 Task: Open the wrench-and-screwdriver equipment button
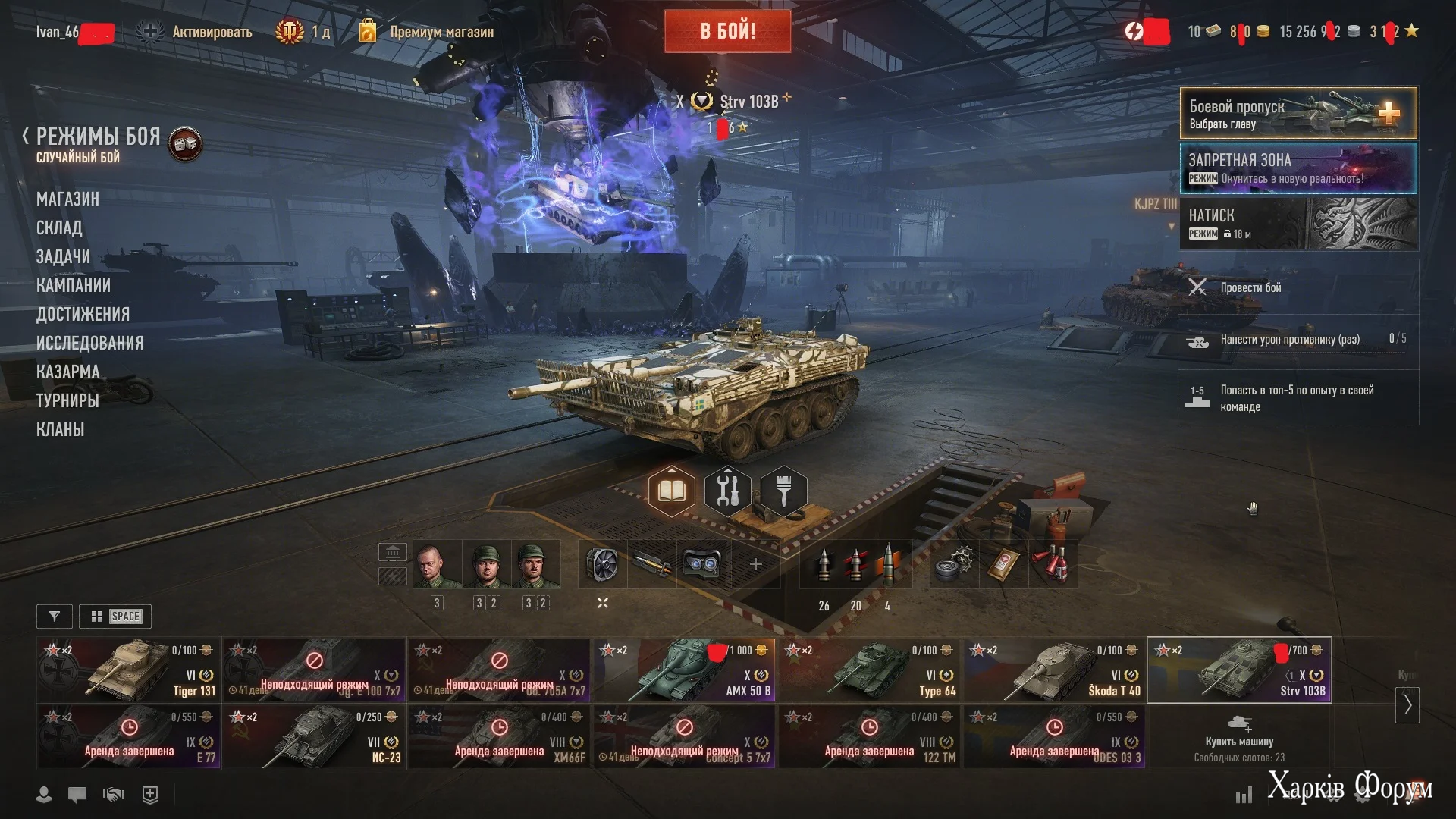click(727, 491)
